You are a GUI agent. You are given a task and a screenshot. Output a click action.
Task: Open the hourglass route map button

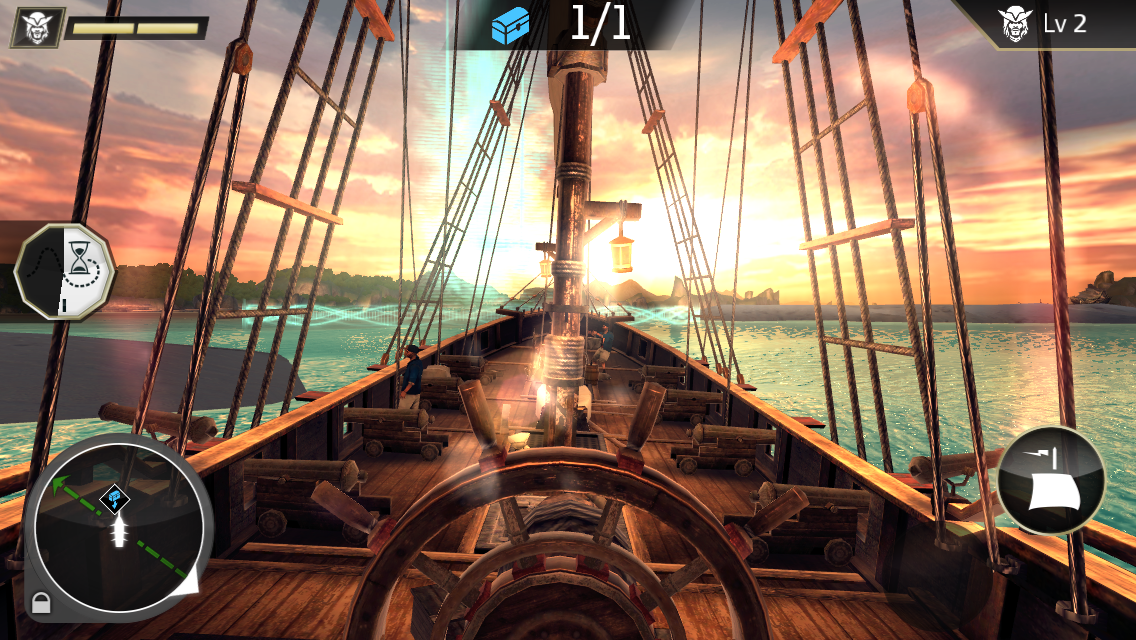(65, 271)
